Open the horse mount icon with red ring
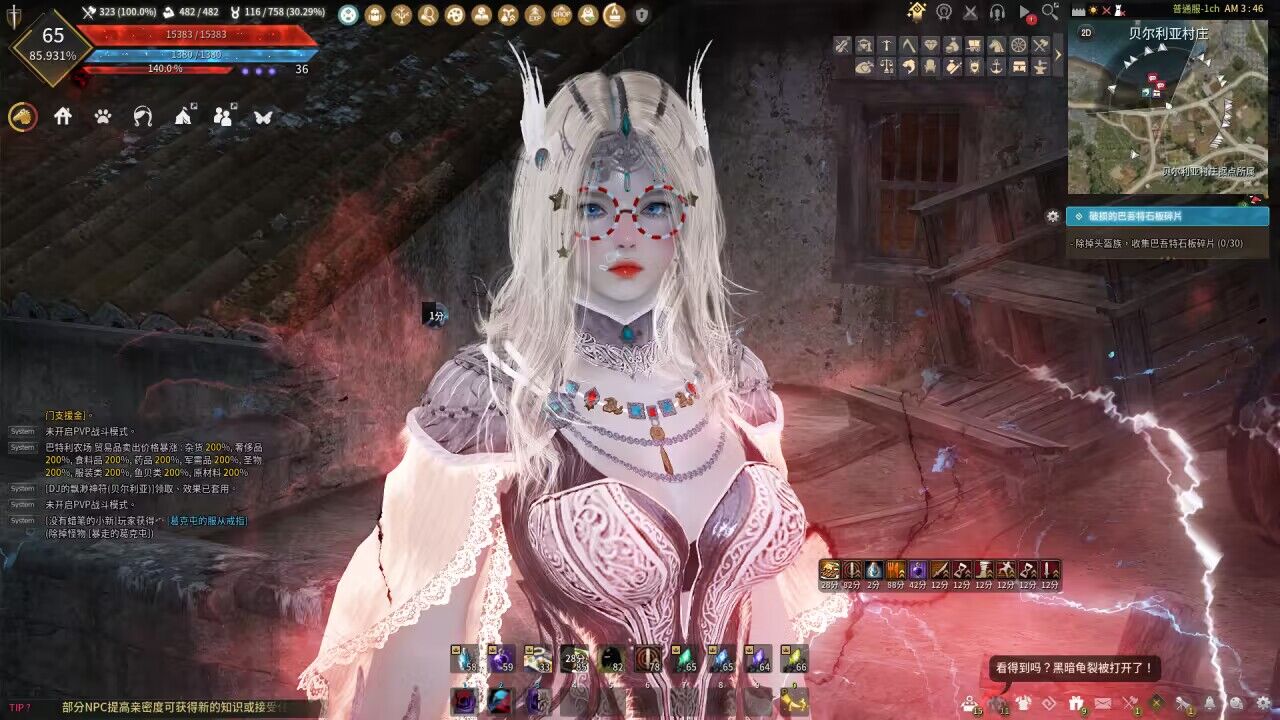 [x=23, y=117]
